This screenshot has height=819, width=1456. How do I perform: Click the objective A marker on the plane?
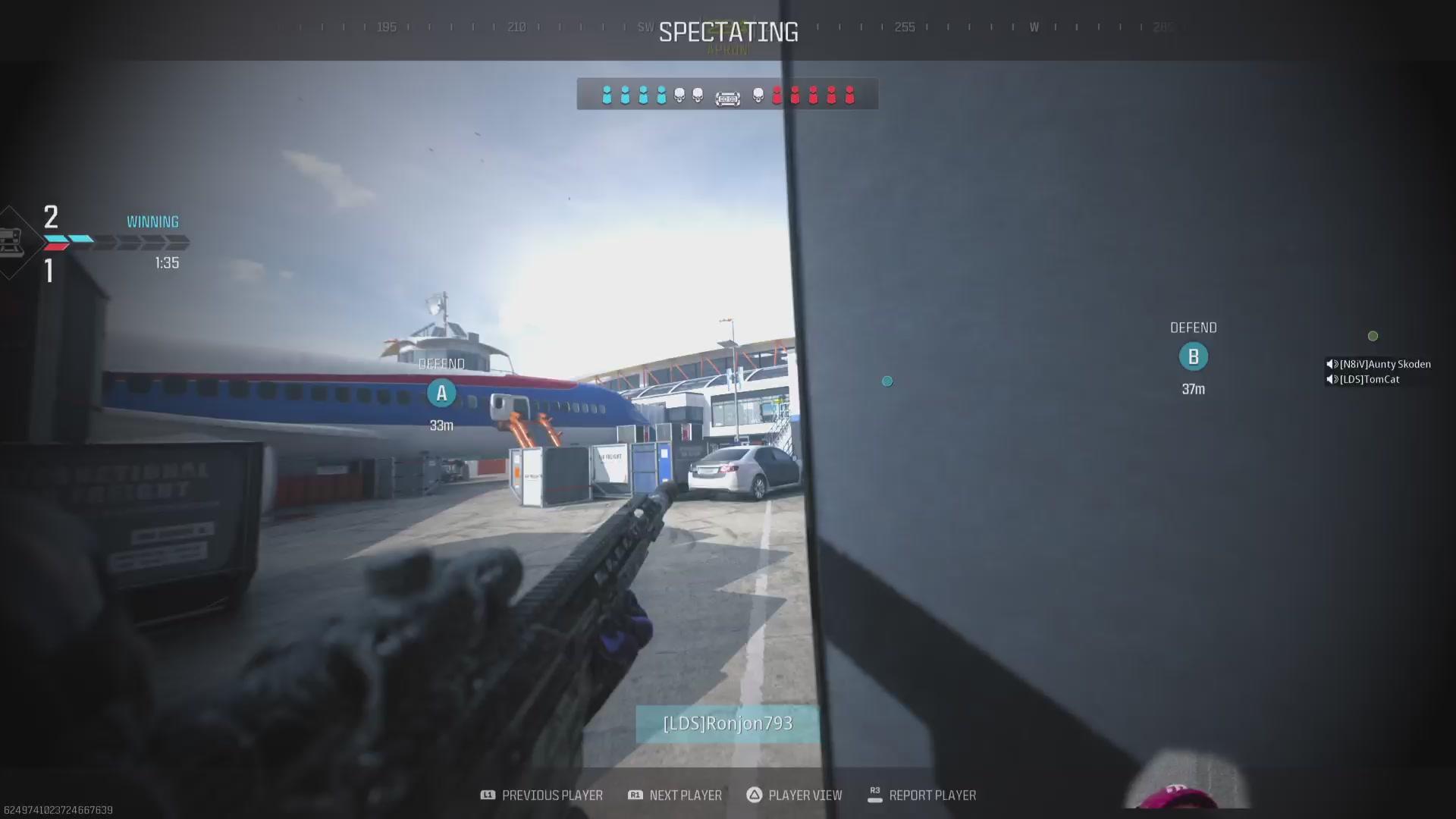click(x=441, y=393)
